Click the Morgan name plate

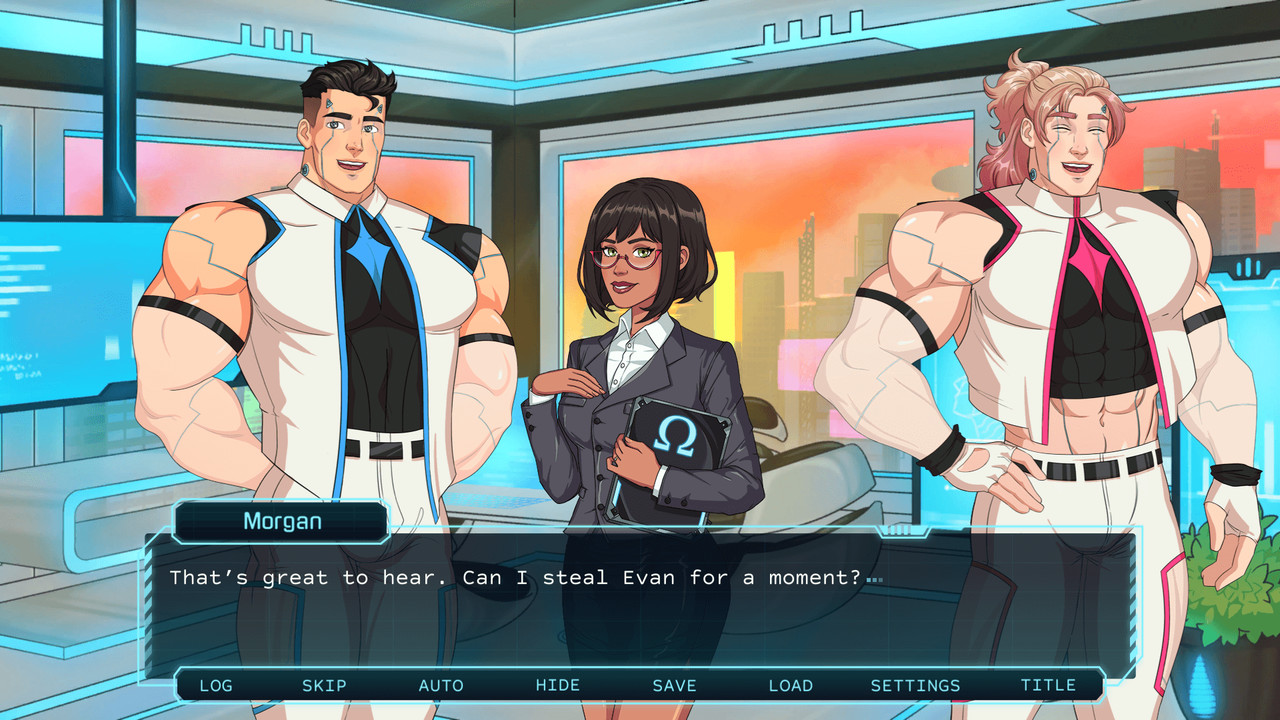pos(281,521)
